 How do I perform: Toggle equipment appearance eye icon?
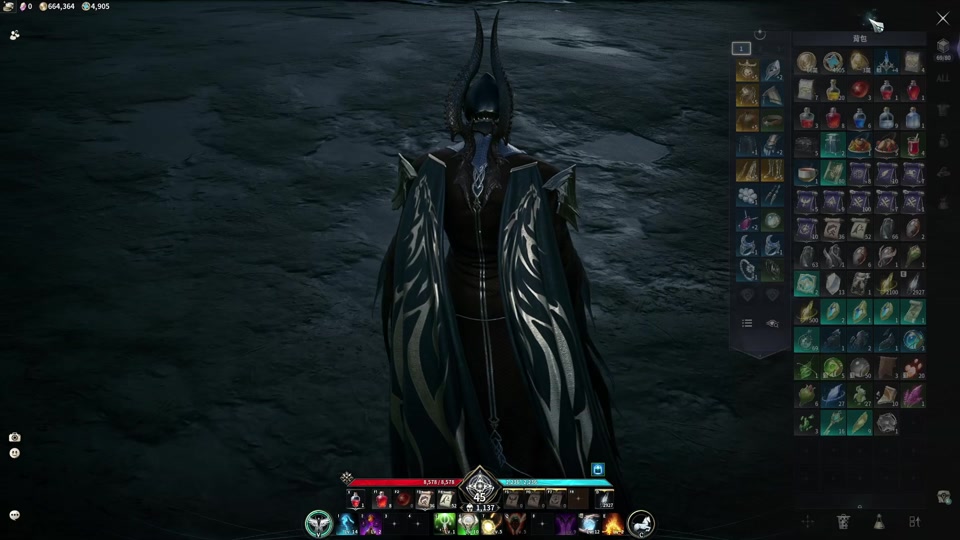772,323
